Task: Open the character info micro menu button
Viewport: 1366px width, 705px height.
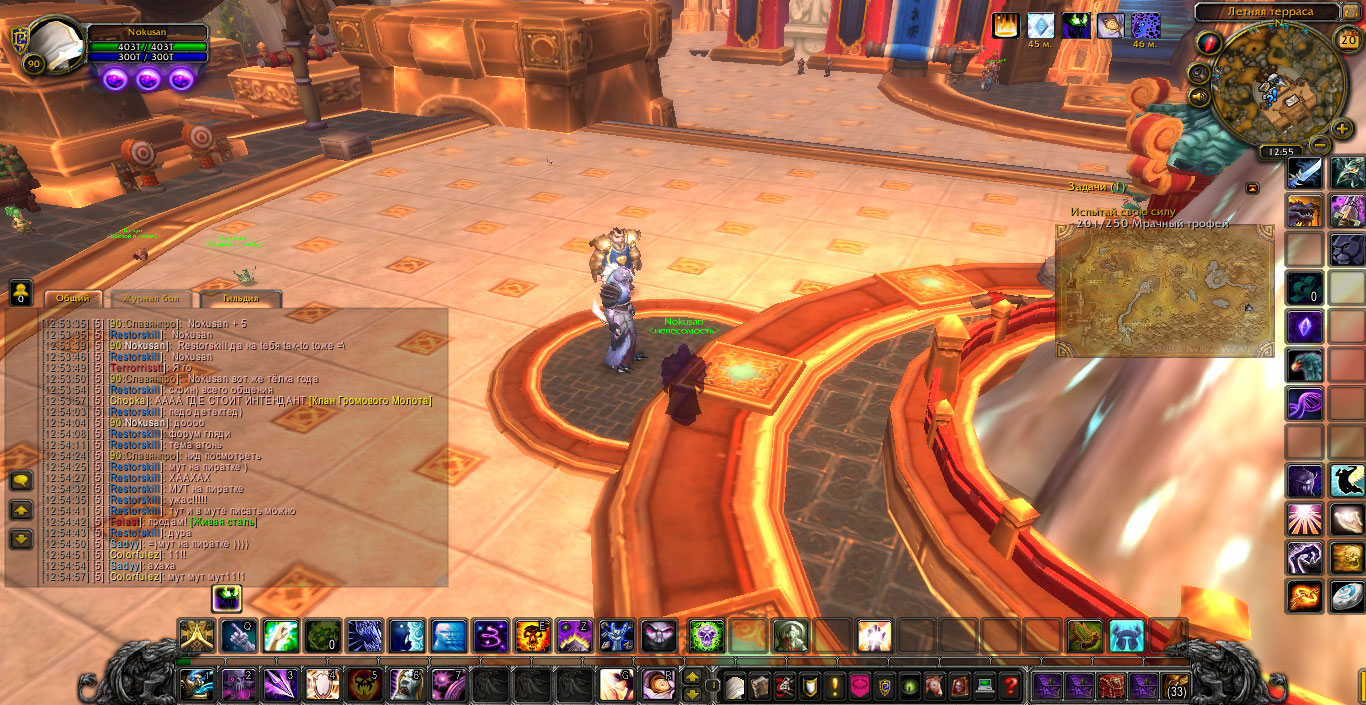Action: 735,686
